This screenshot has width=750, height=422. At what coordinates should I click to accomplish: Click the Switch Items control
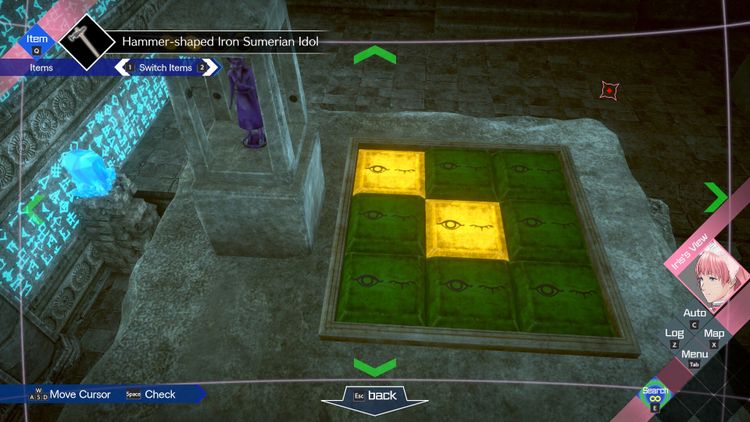tap(167, 67)
